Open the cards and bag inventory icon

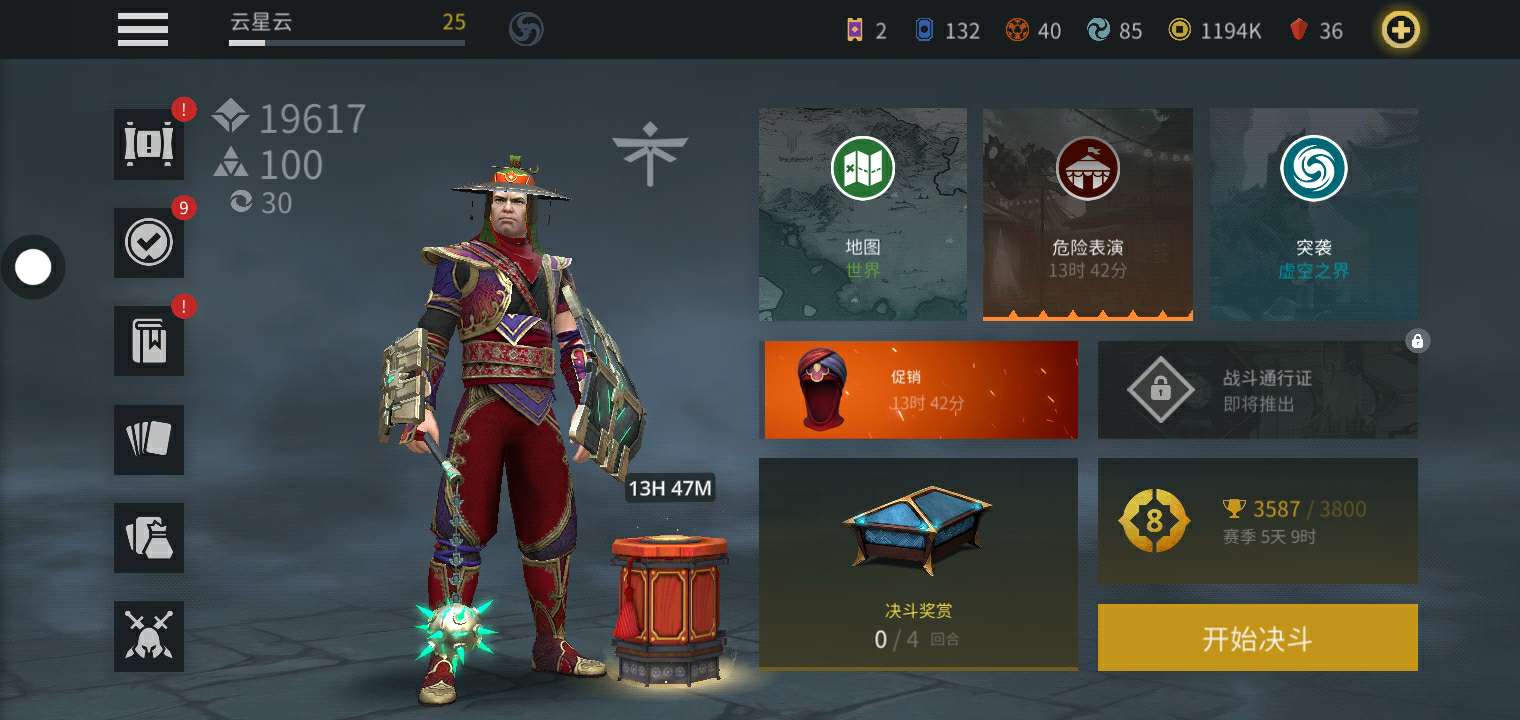coord(149,537)
